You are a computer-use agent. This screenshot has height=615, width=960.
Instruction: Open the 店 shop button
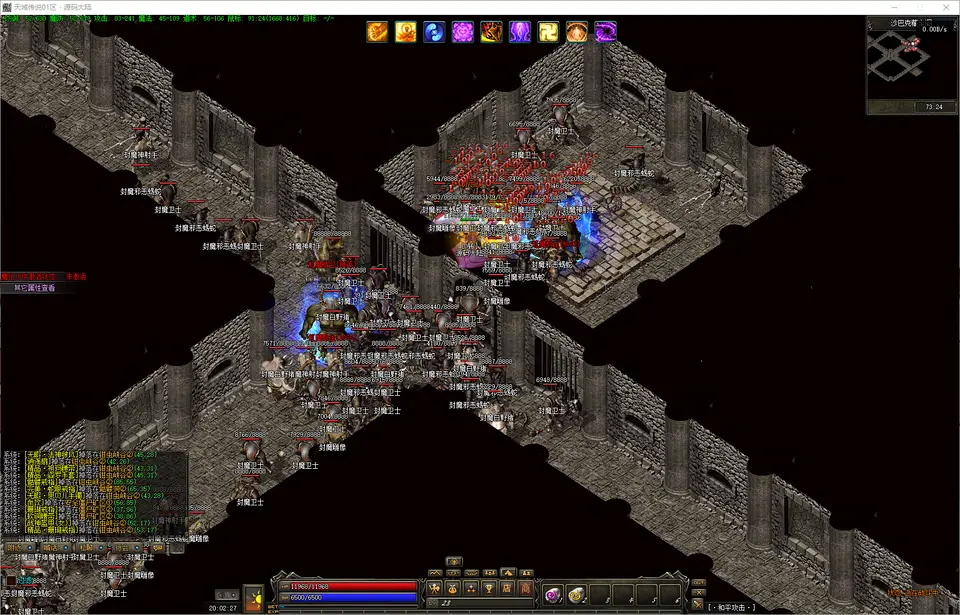pos(507,587)
